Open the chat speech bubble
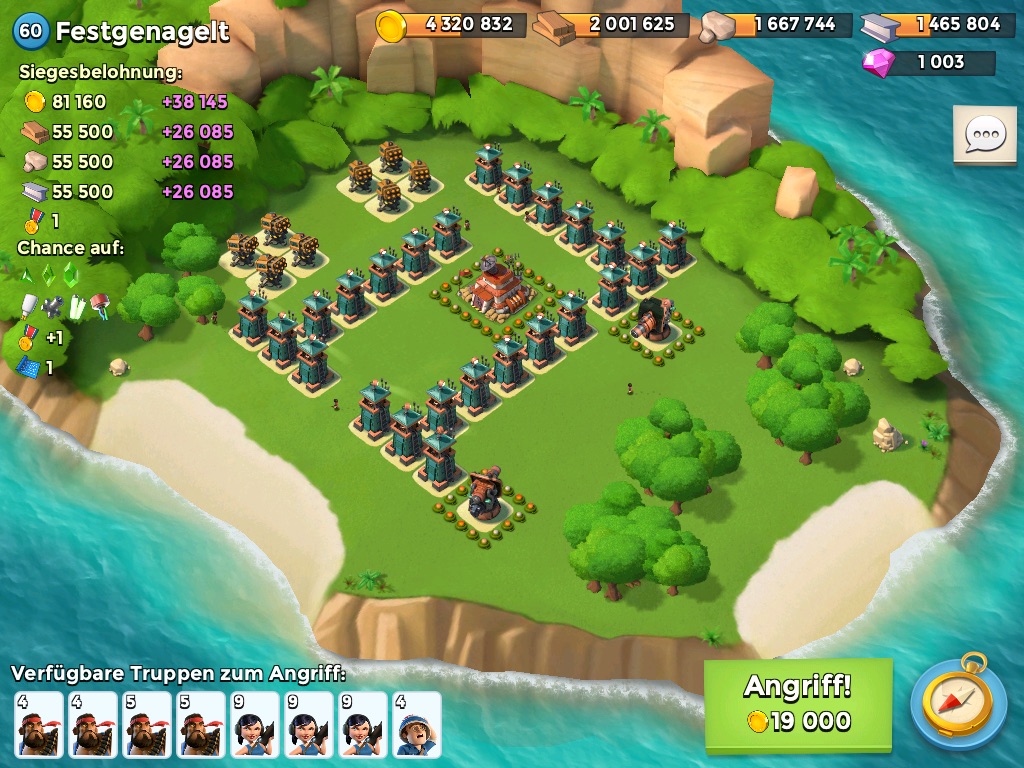Image resolution: width=1024 pixels, height=768 pixels. click(x=984, y=134)
